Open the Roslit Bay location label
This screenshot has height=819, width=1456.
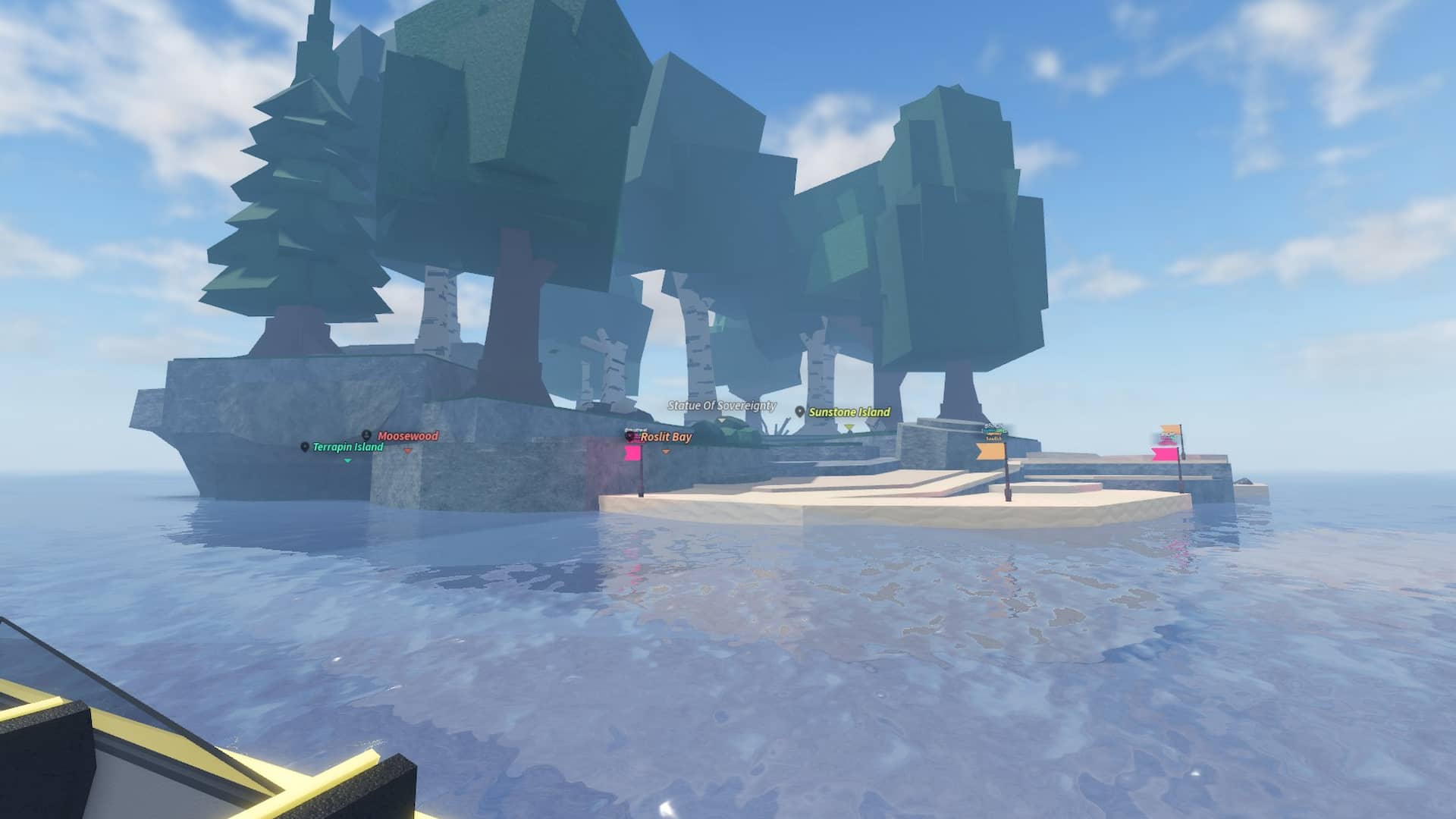point(666,438)
